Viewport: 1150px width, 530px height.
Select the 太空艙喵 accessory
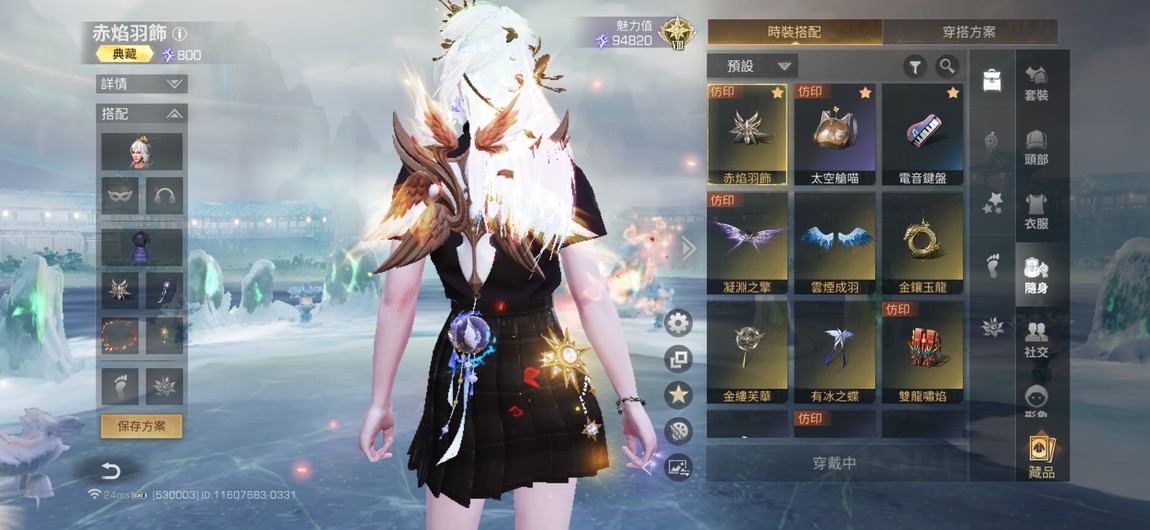tap(835, 135)
